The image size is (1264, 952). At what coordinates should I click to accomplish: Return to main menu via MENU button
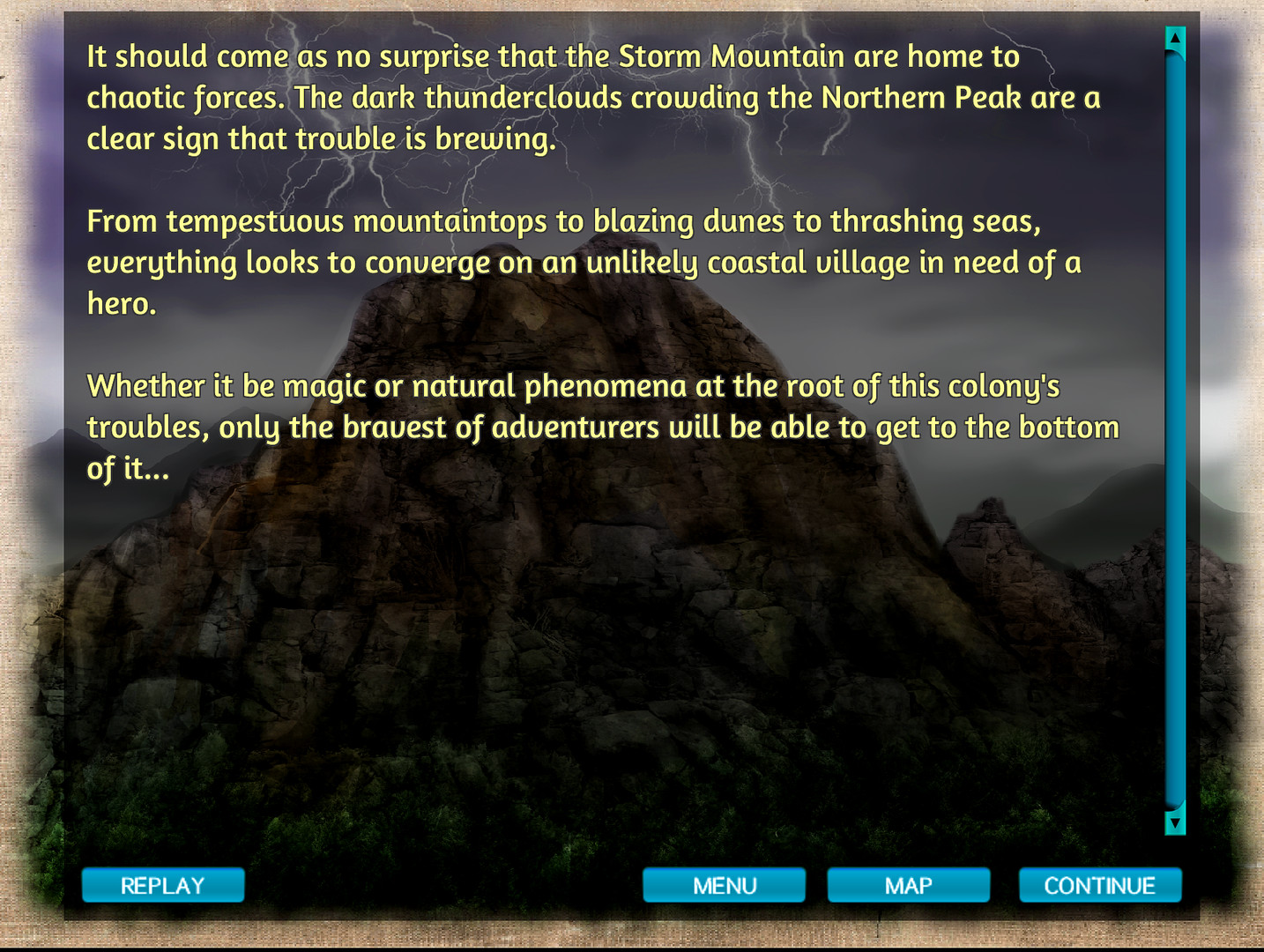(725, 885)
